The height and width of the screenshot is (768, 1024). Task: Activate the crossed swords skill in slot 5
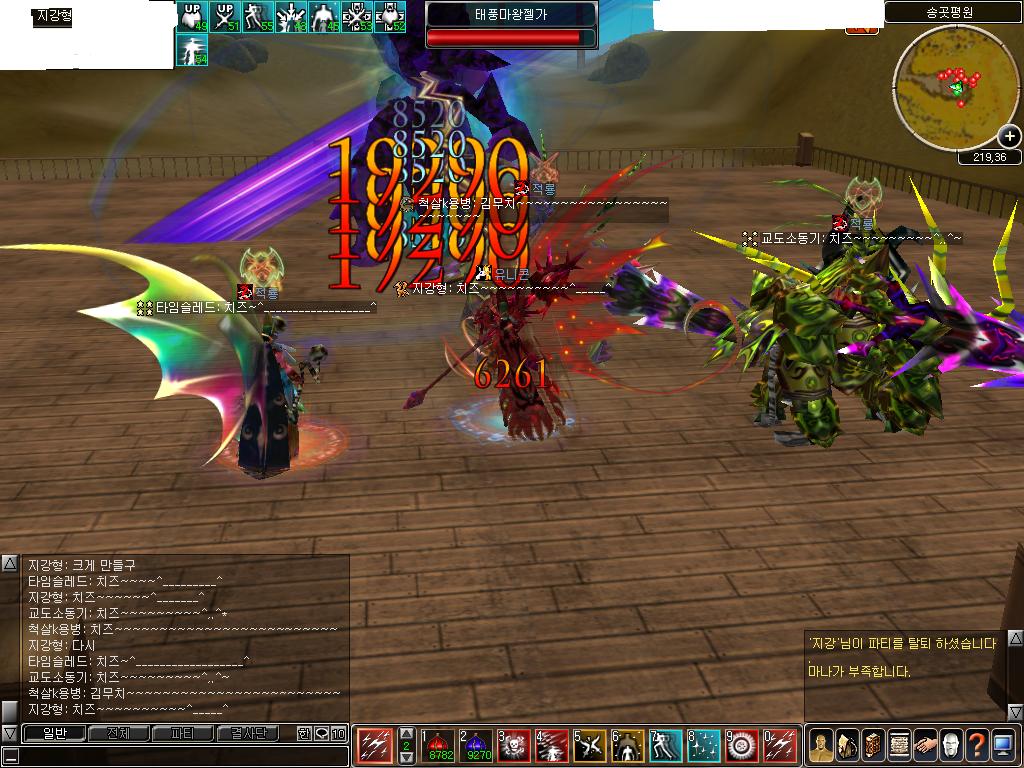[591, 745]
